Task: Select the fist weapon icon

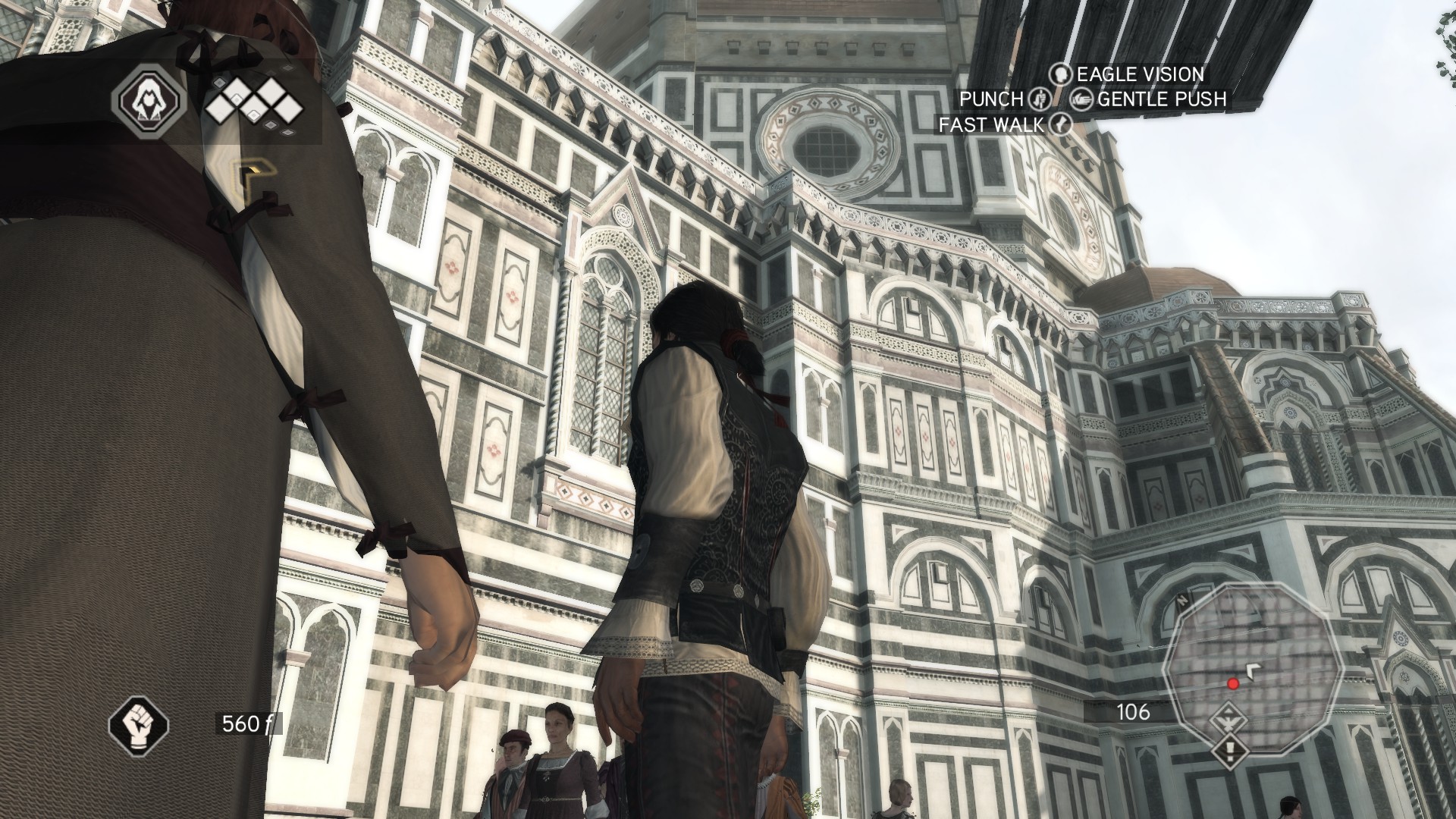Action: click(139, 723)
